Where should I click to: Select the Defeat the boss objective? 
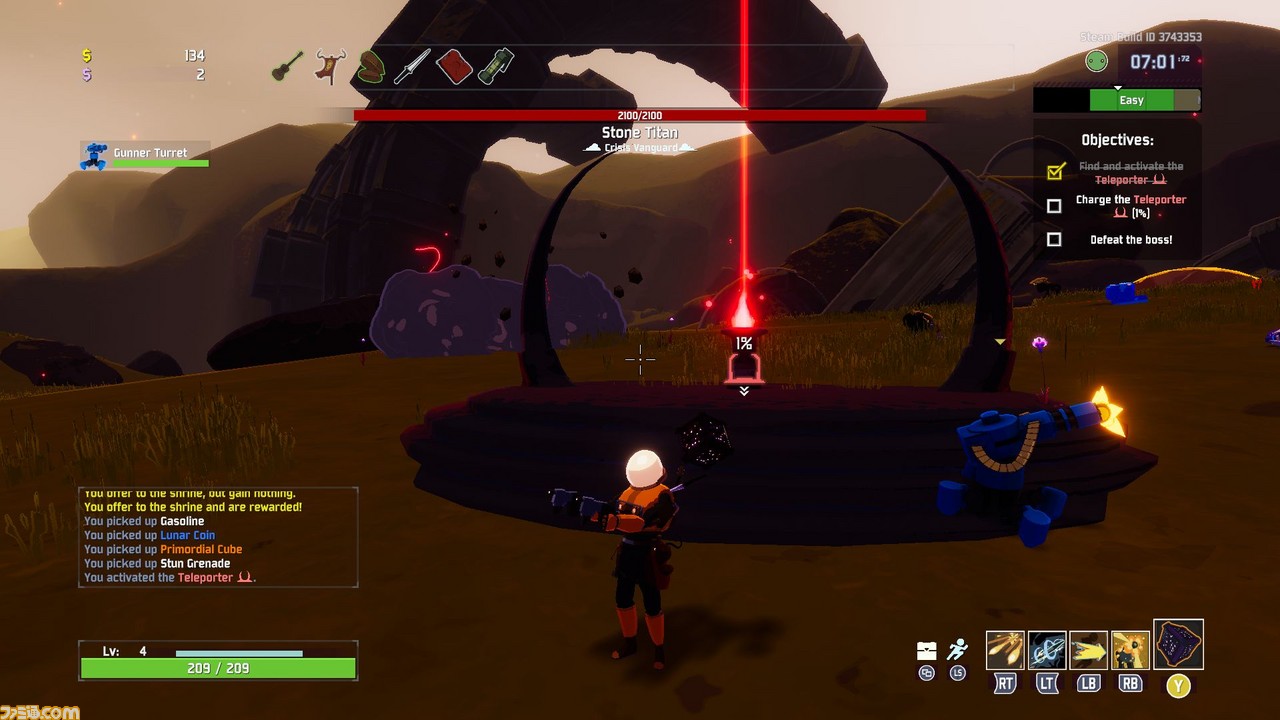click(1130, 240)
